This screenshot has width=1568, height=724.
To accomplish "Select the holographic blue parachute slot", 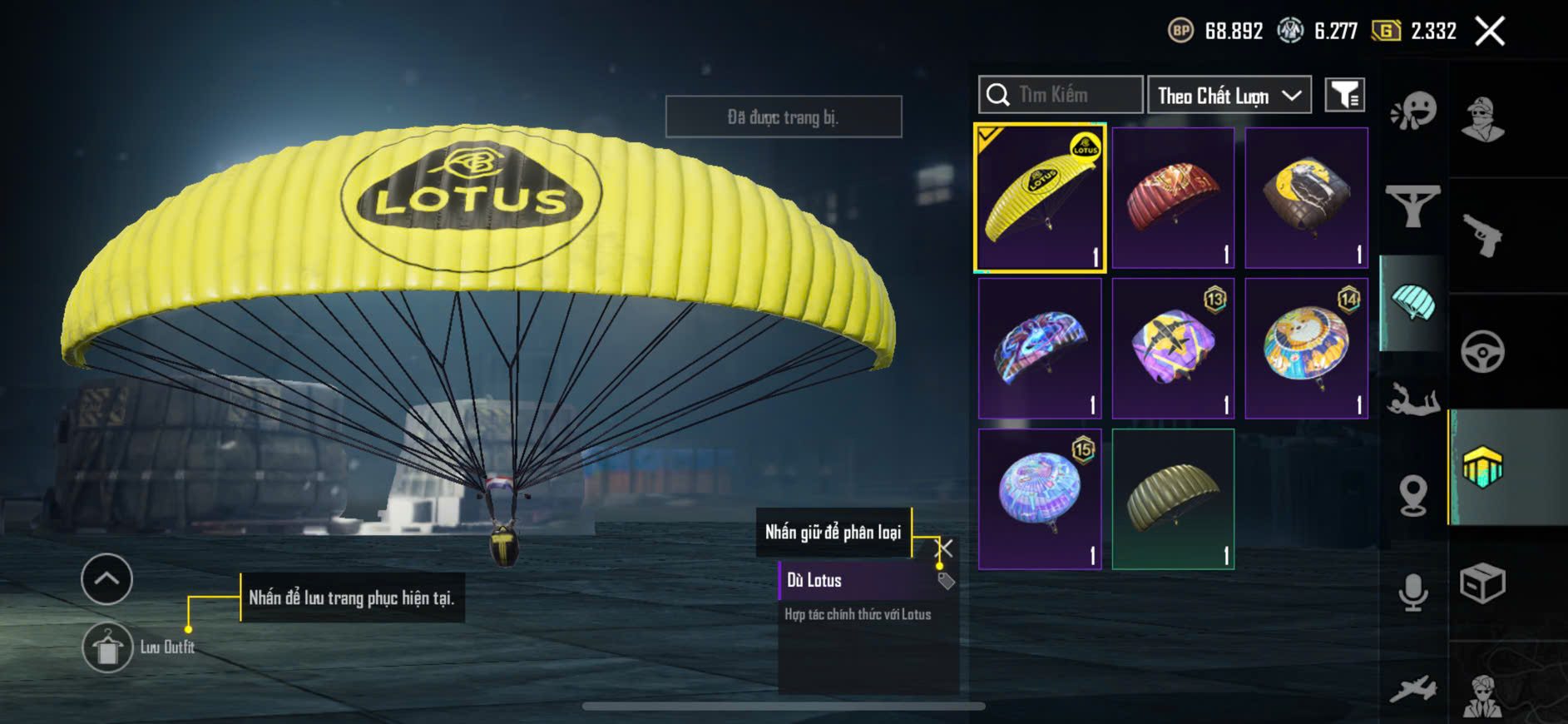I will [x=1040, y=499].
